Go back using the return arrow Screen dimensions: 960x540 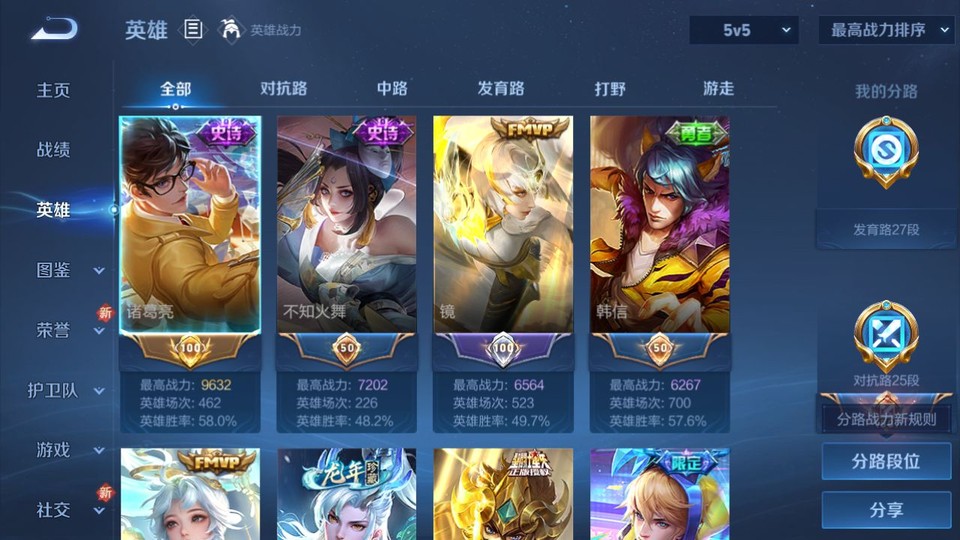(x=54, y=30)
